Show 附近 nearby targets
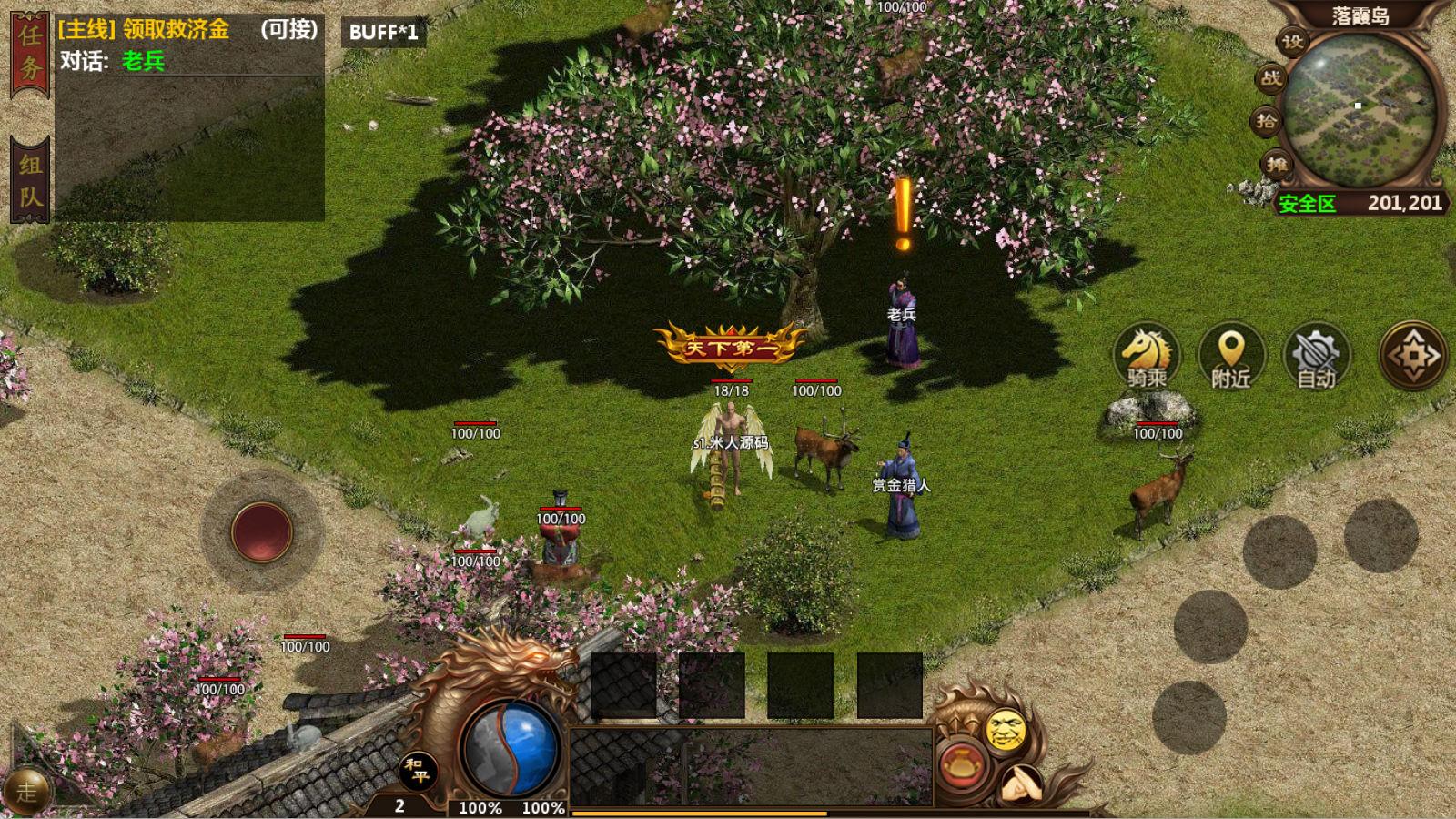Viewport: 1456px width, 819px height. tap(1230, 356)
